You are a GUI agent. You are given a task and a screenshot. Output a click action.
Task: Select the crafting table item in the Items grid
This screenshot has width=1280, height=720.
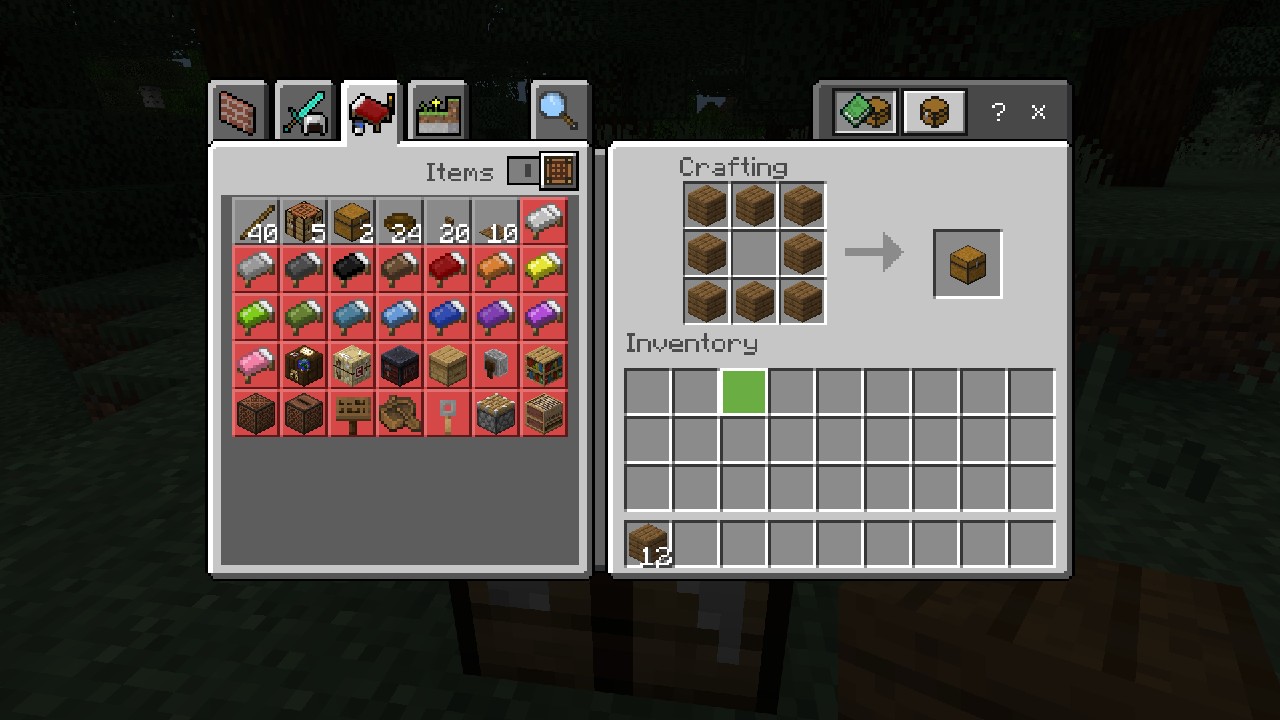303,222
